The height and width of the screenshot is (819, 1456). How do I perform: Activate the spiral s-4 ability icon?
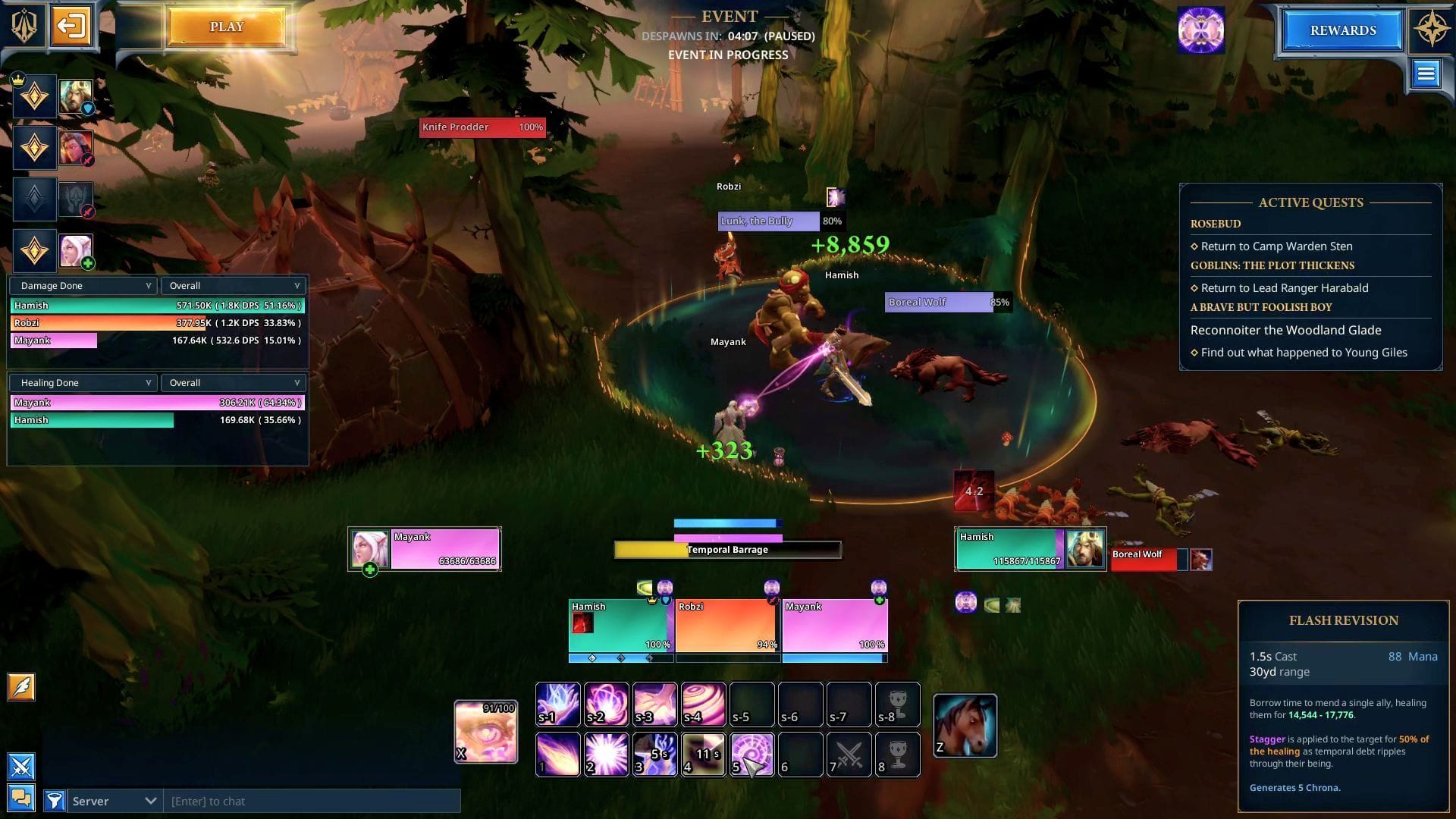pyautogui.click(x=703, y=704)
